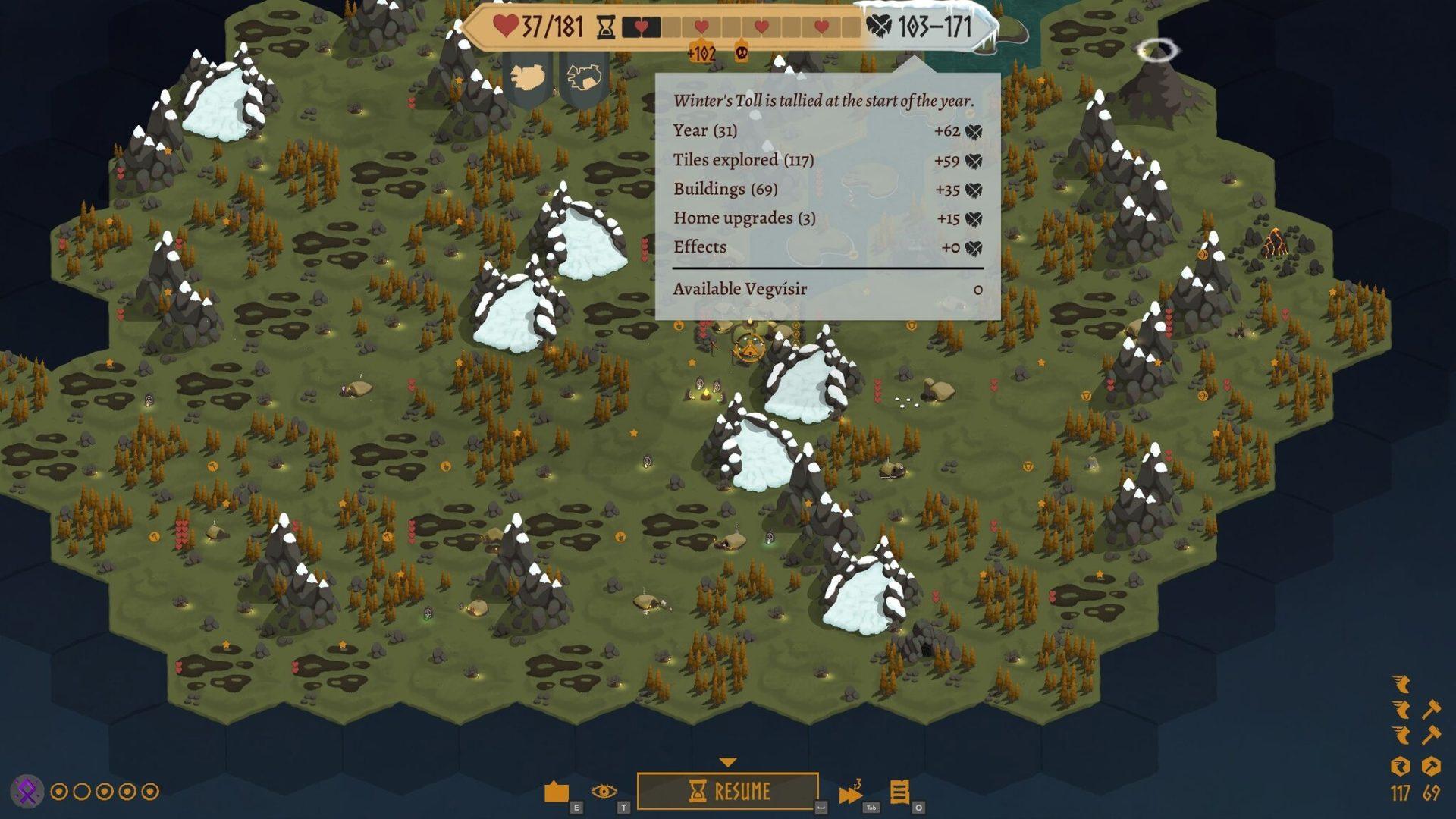The image size is (1456, 819).
Task: Select the hexagonal hammer build icon
Action: [1431, 766]
